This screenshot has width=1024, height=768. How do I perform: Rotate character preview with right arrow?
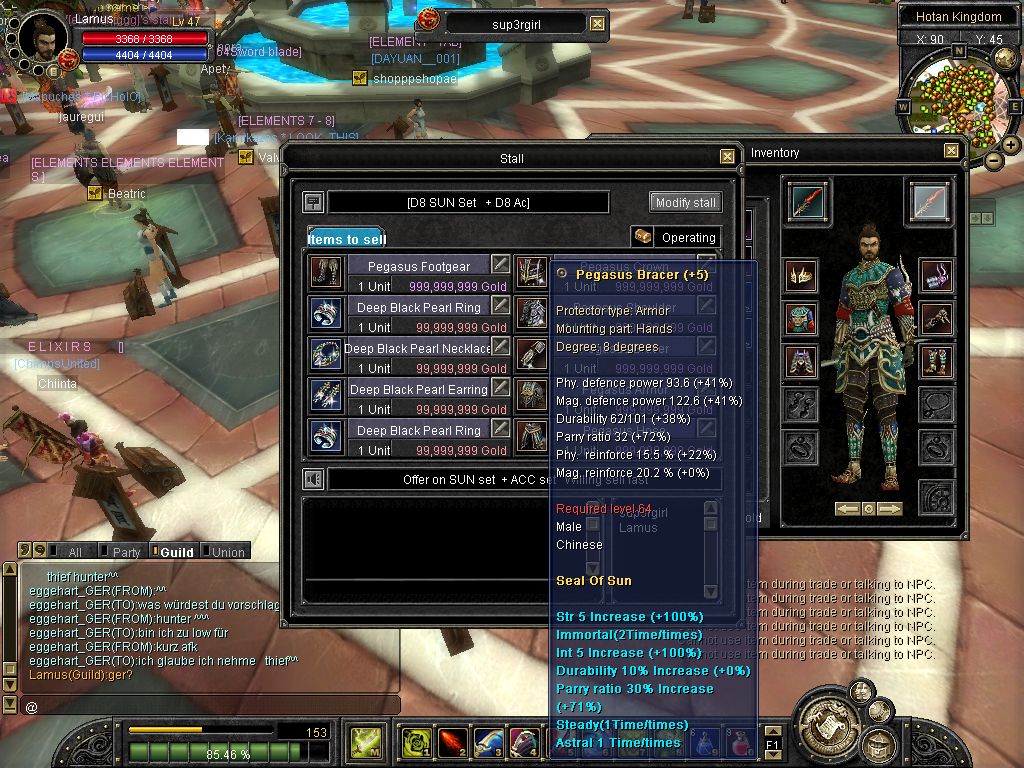pos(889,509)
